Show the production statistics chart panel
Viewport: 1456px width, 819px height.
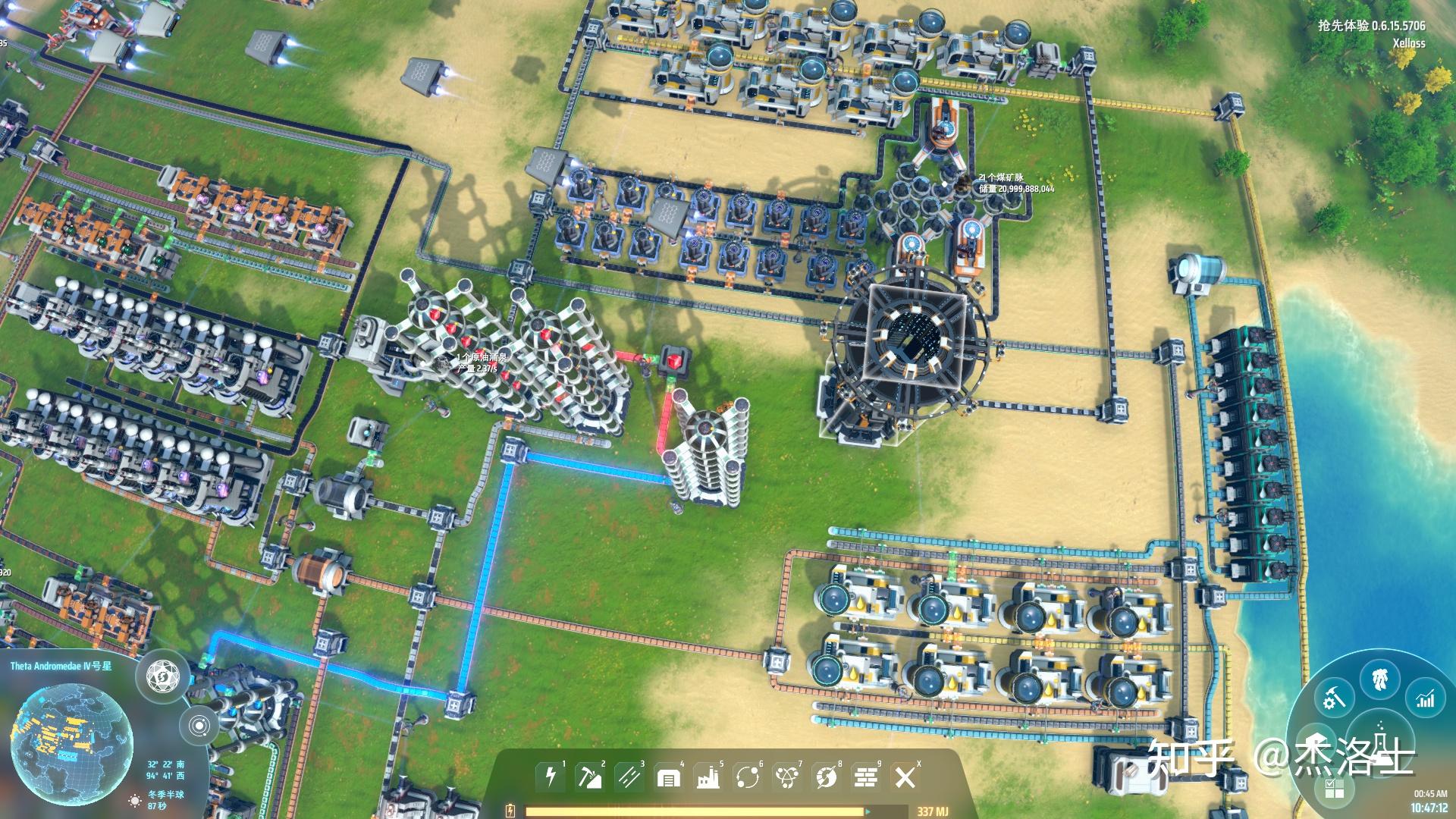(x=1426, y=698)
